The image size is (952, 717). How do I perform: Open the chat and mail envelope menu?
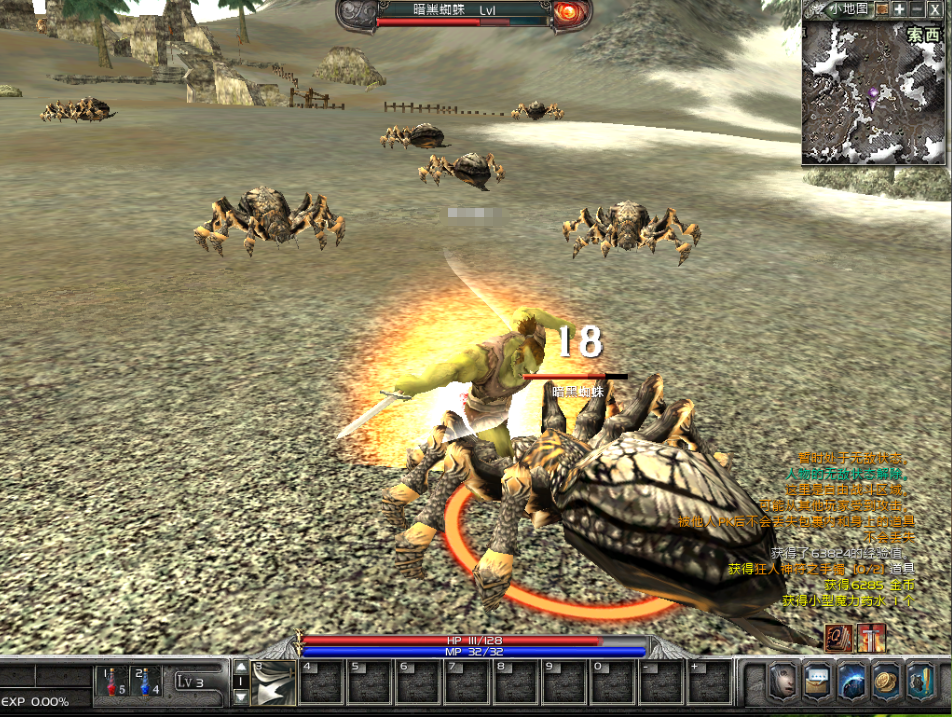[x=817, y=682]
